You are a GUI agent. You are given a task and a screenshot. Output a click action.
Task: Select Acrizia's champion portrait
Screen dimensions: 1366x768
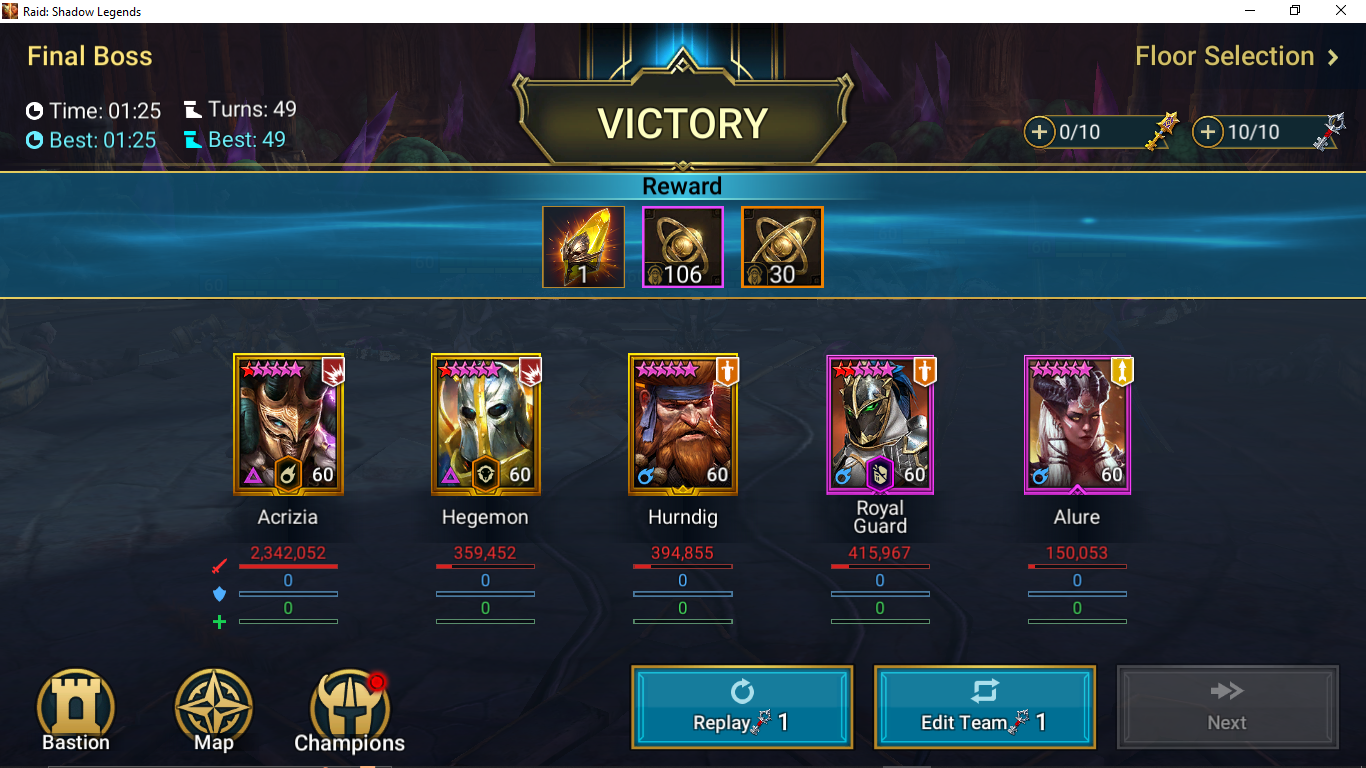tap(288, 424)
